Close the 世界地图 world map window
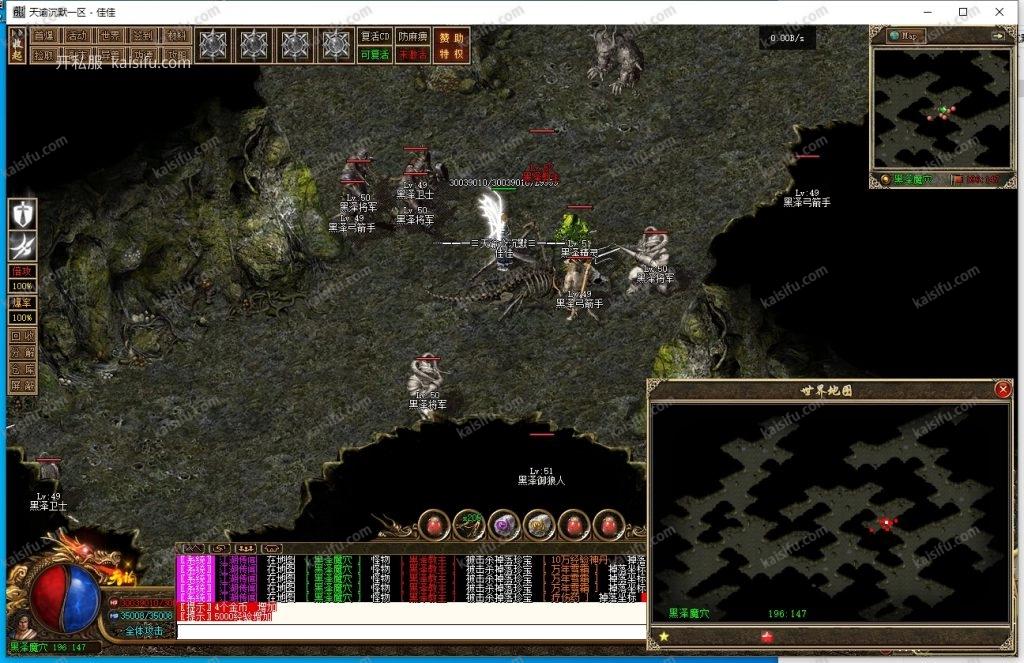This screenshot has height=663, width=1024. pyautogui.click(x=1002, y=390)
